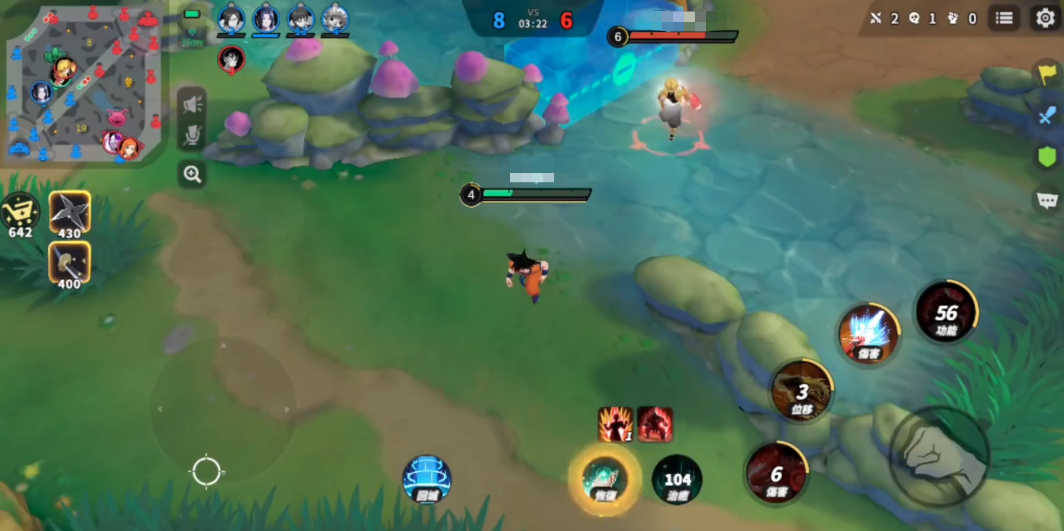Image resolution: width=1064 pixels, height=531 pixels.
Task: Tap the 功能 skill showing 56
Action: tap(946, 312)
